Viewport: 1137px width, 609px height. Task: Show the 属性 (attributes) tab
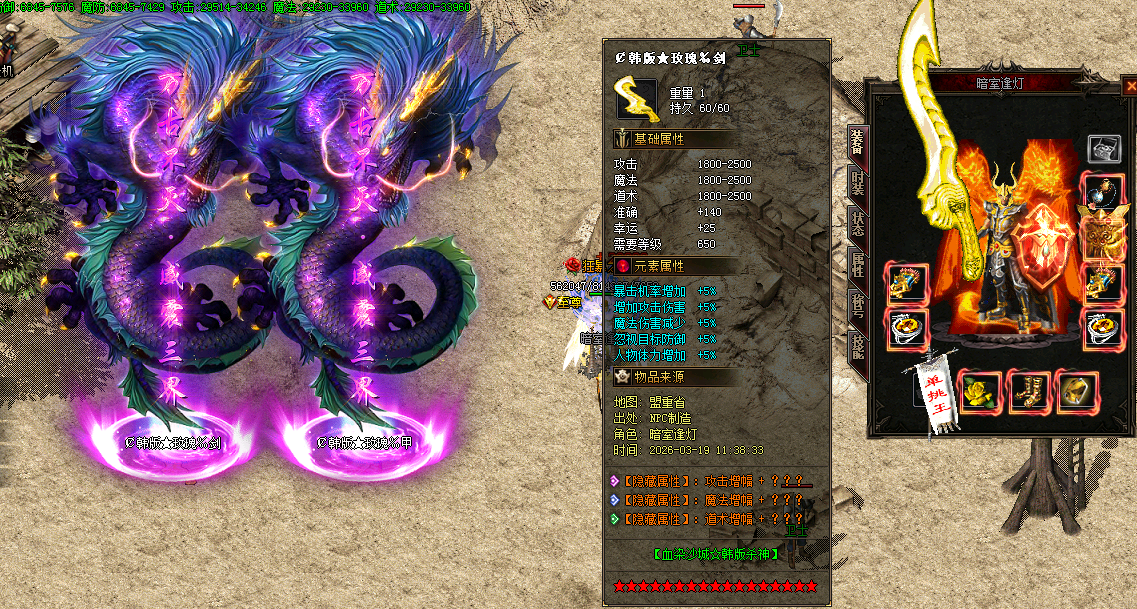(857, 264)
